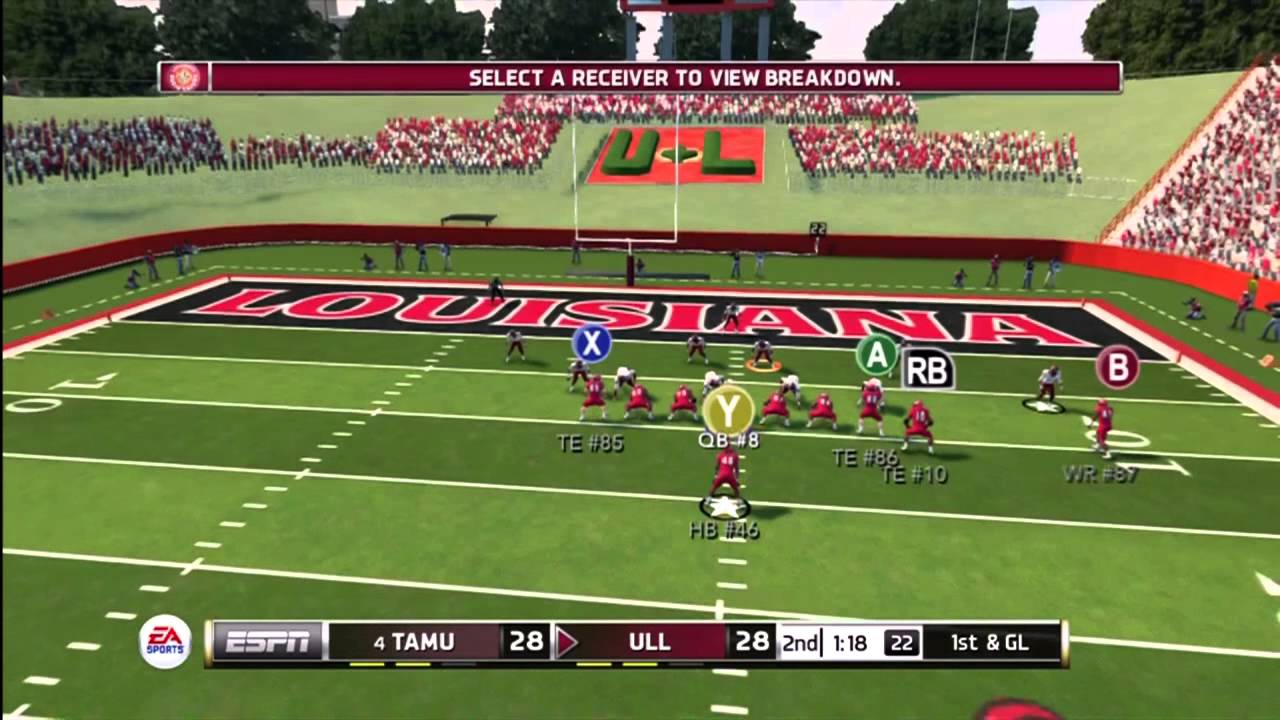1280x720 pixels.
Task: Choose the yellow Y receiver marker
Action: point(728,410)
